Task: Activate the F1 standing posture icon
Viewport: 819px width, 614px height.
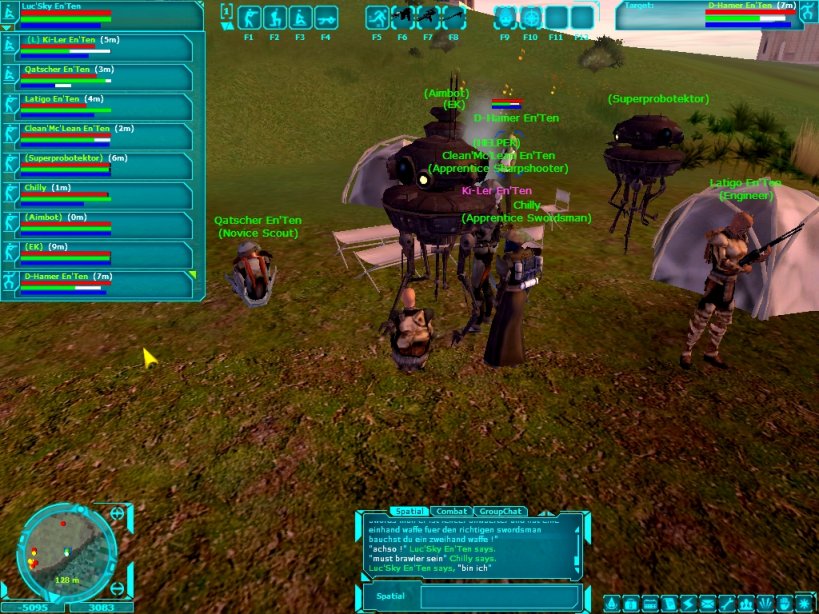Action: click(x=249, y=18)
